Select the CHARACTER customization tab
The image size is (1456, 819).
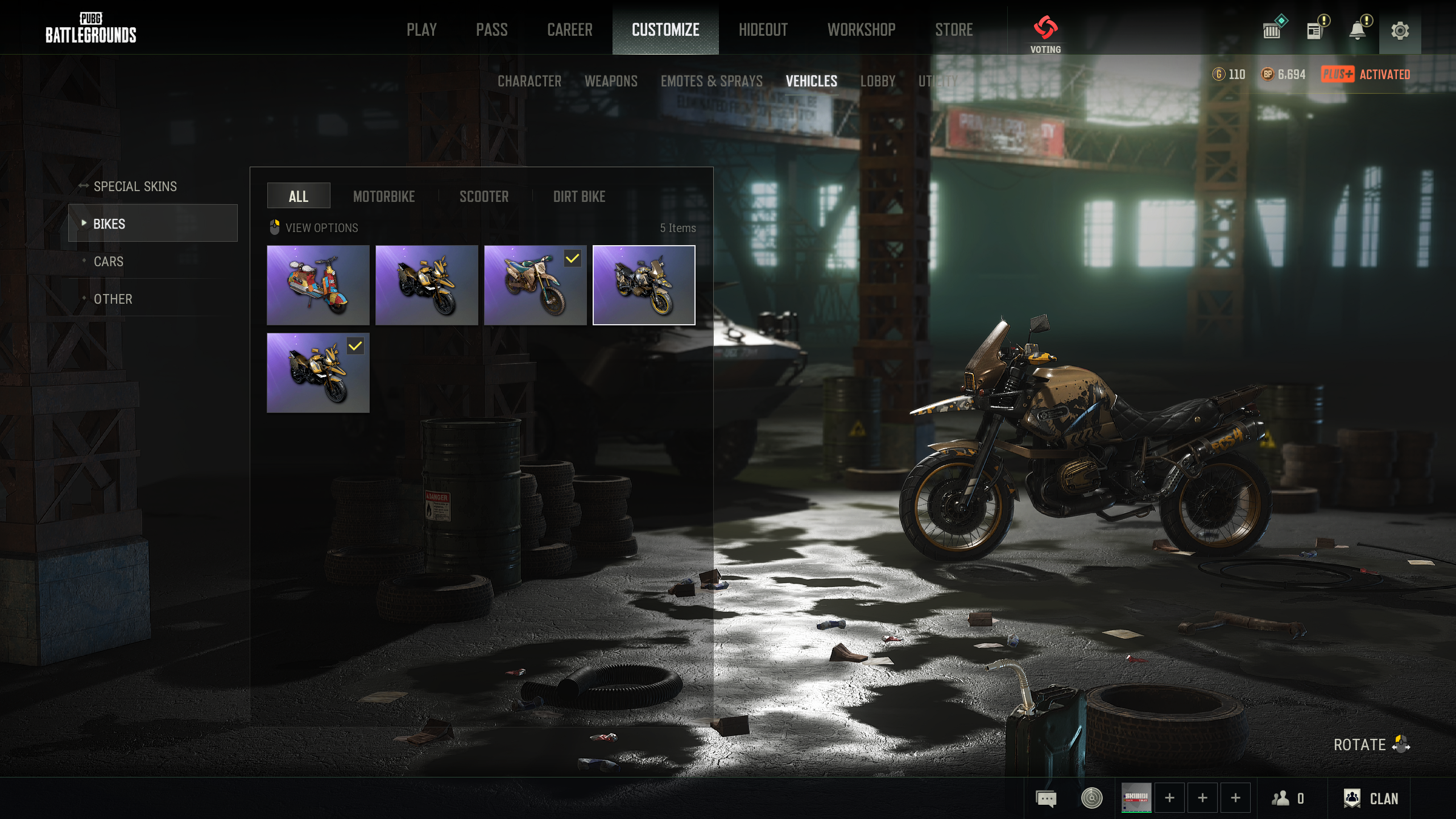529,81
